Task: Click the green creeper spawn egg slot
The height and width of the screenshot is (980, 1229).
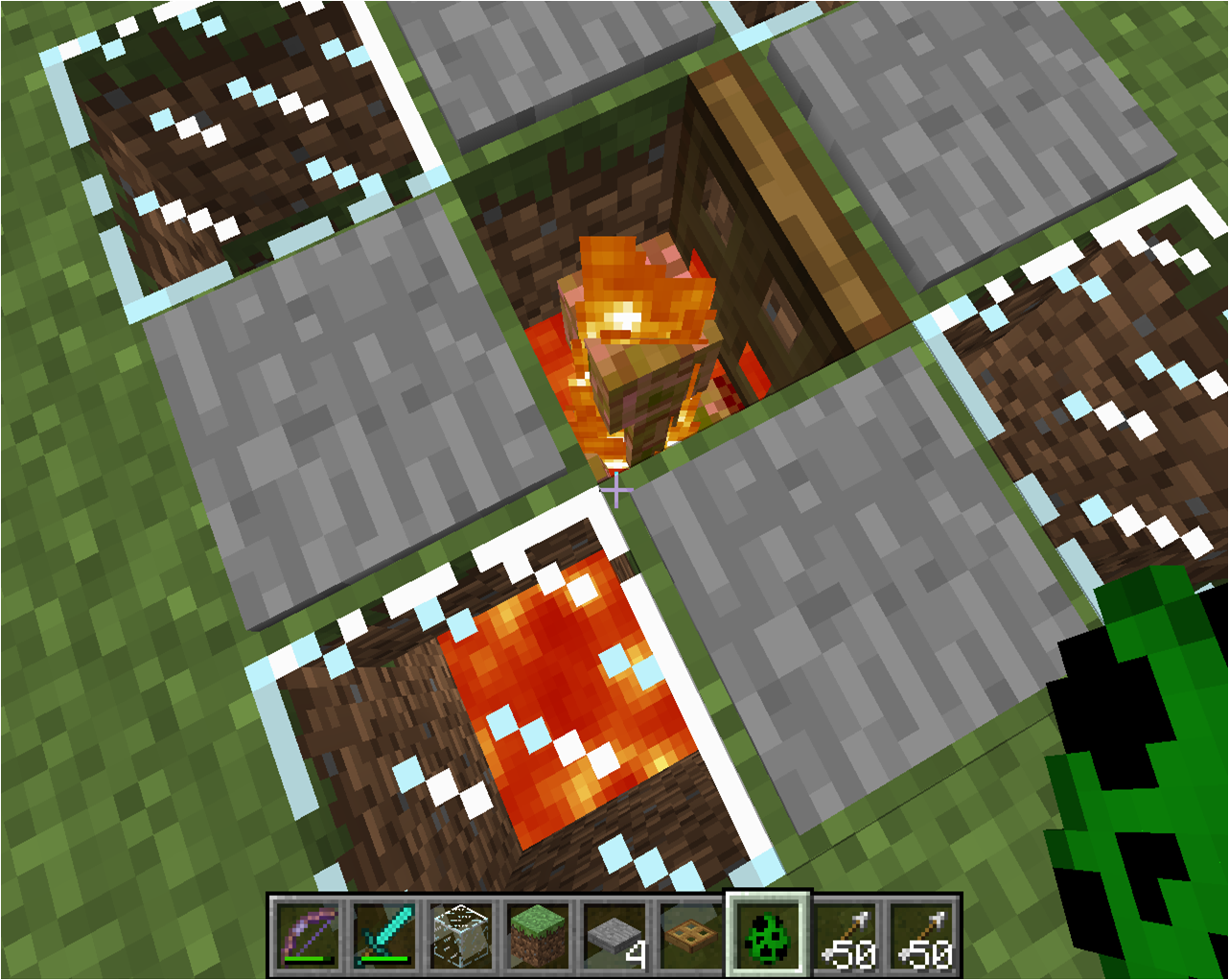Action: 769,935
